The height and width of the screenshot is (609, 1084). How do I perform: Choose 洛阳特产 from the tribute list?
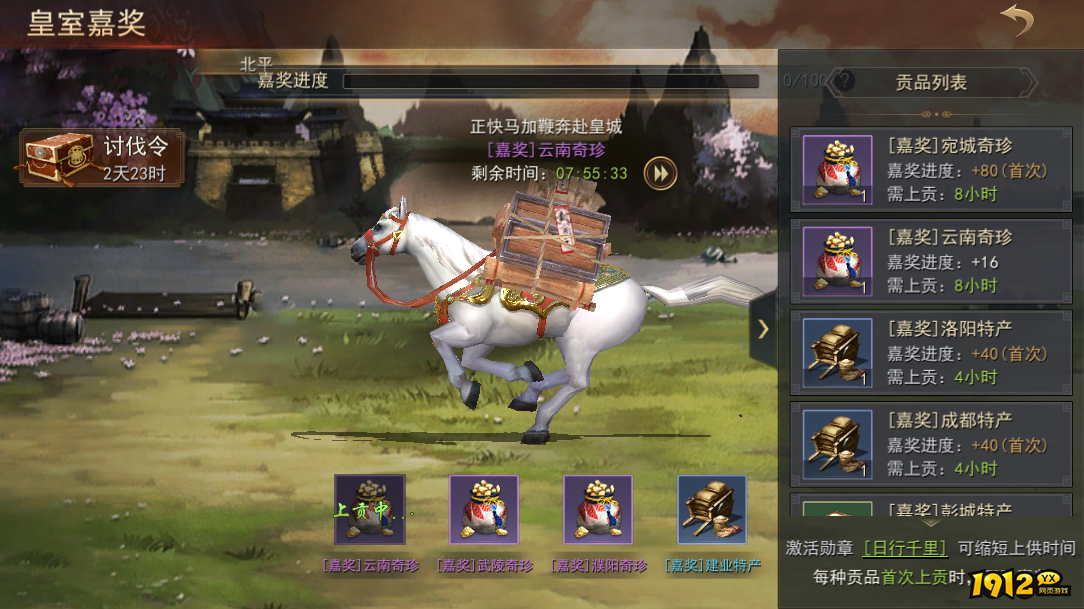click(x=931, y=353)
